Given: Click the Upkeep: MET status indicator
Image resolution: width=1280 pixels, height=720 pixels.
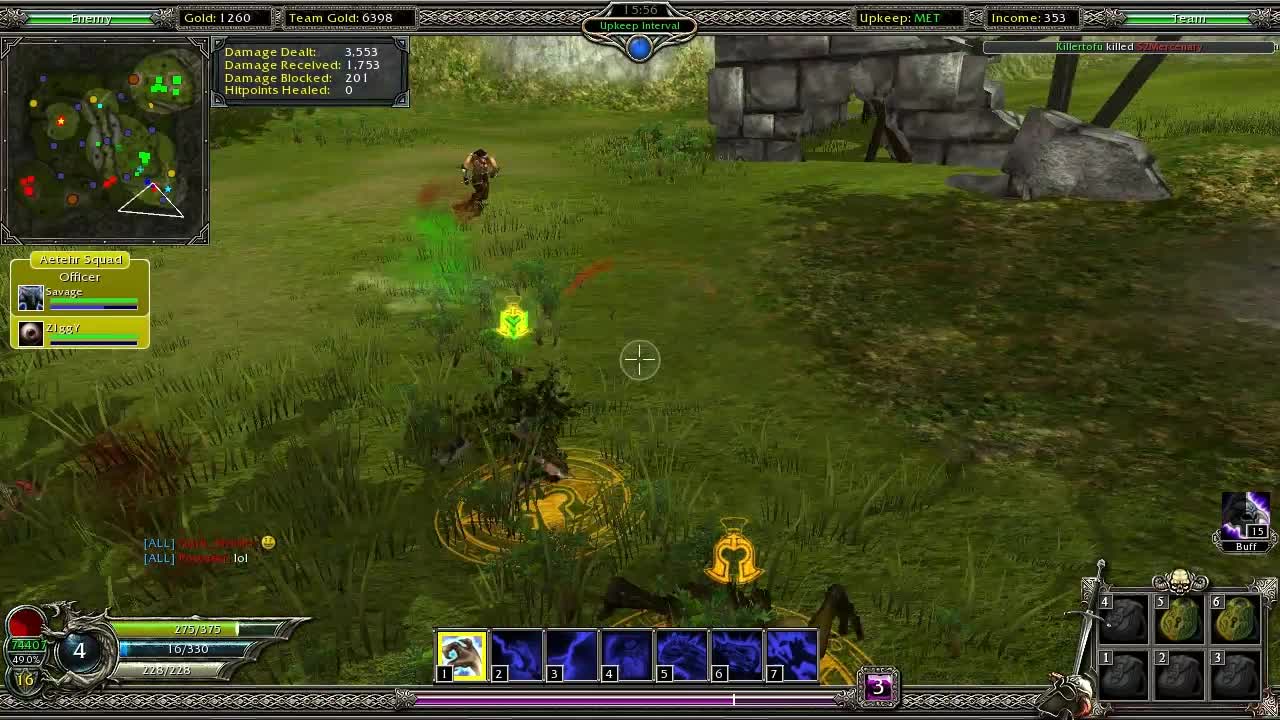Looking at the screenshot, I should (x=908, y=17).
